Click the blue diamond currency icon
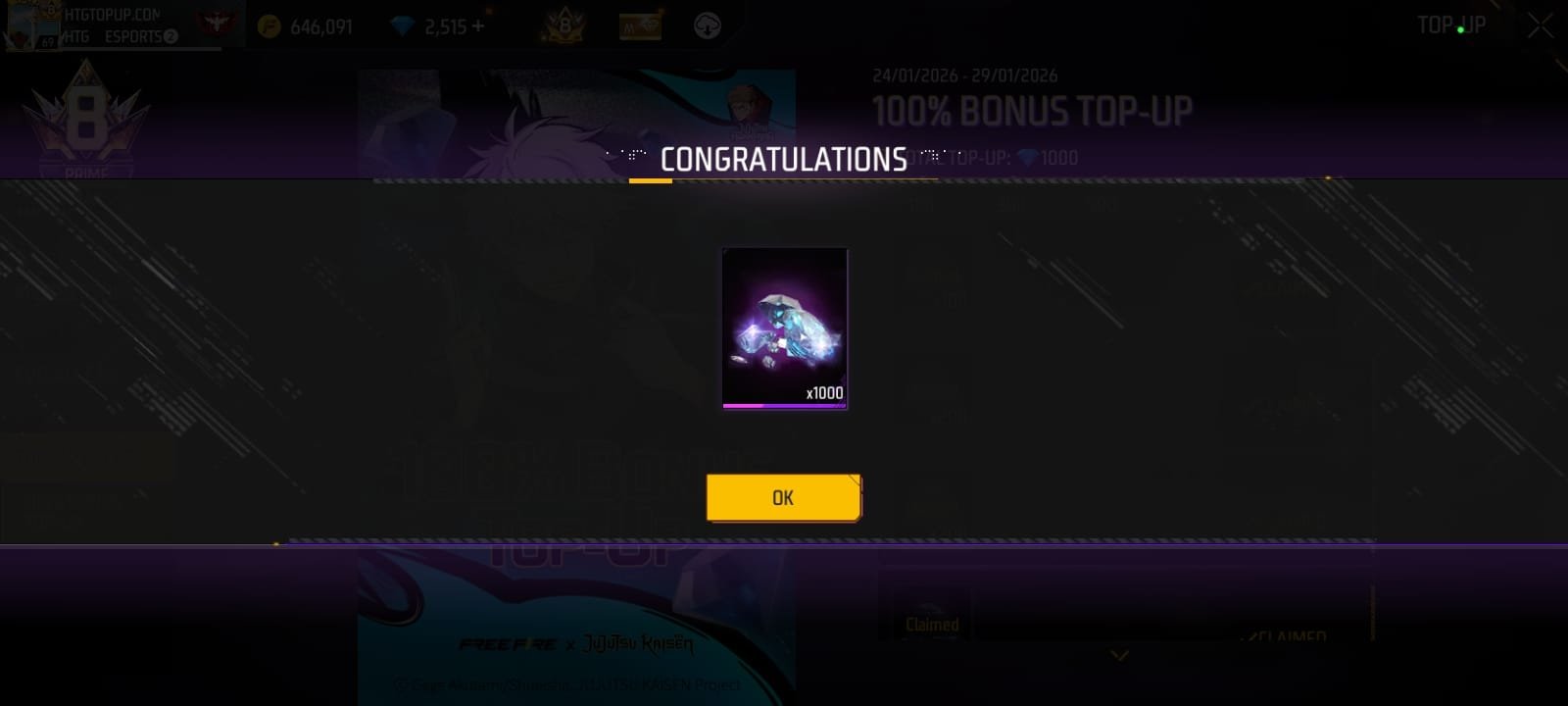Image resolution: width=1568 pixels, height=706 pixels. (x=404, y=26)
